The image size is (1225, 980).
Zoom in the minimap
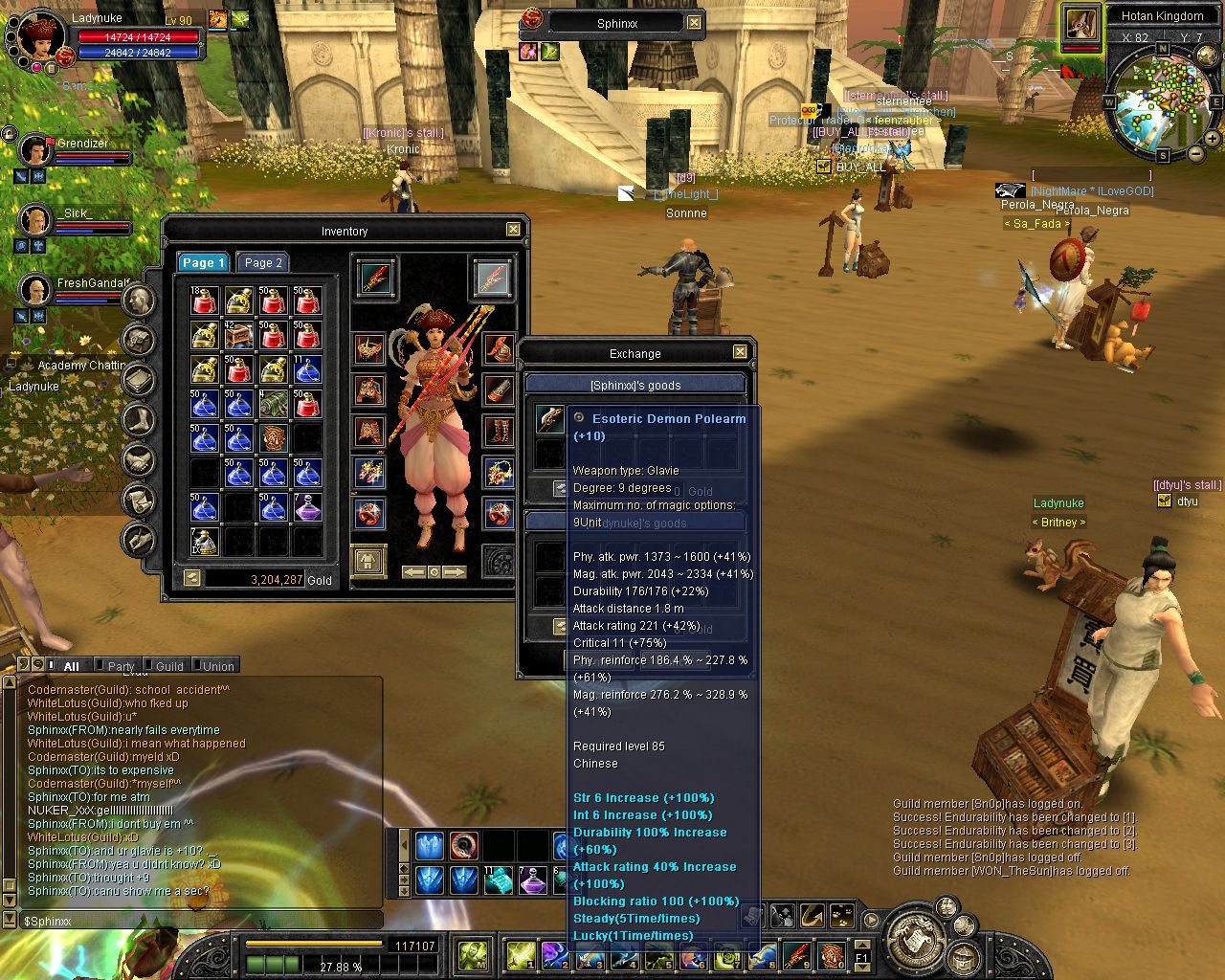tap(1214, 141)
